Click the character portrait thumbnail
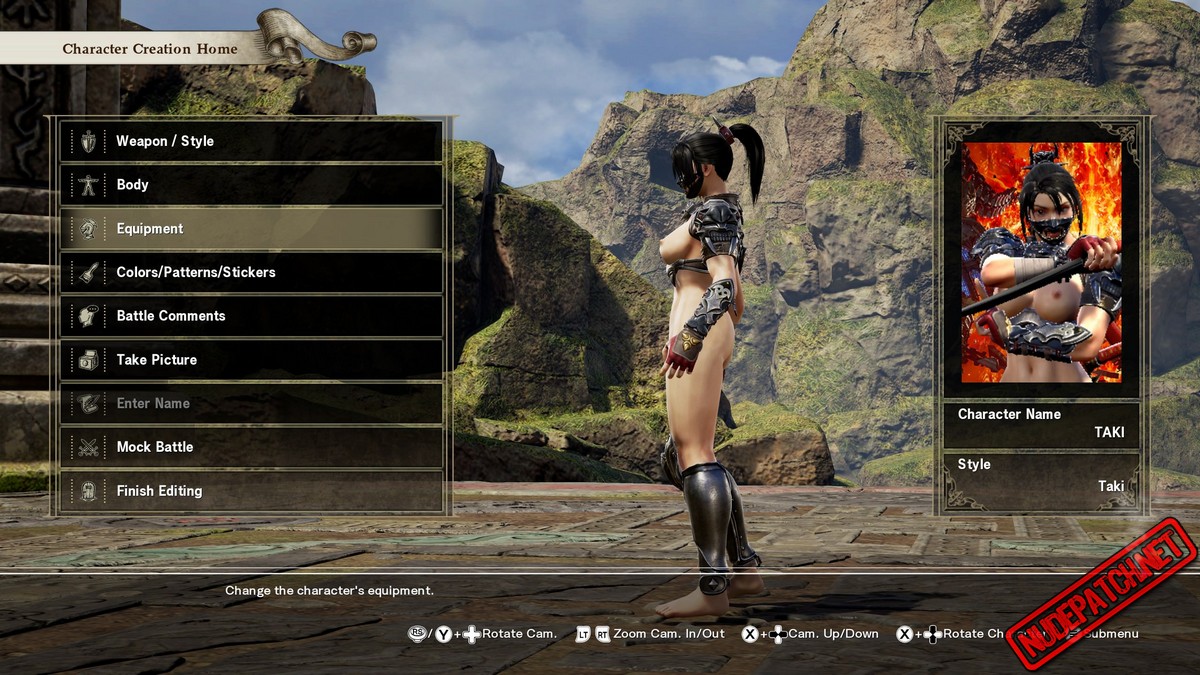The height and width of the screenshot is (675, 1200). point(1041,262)
